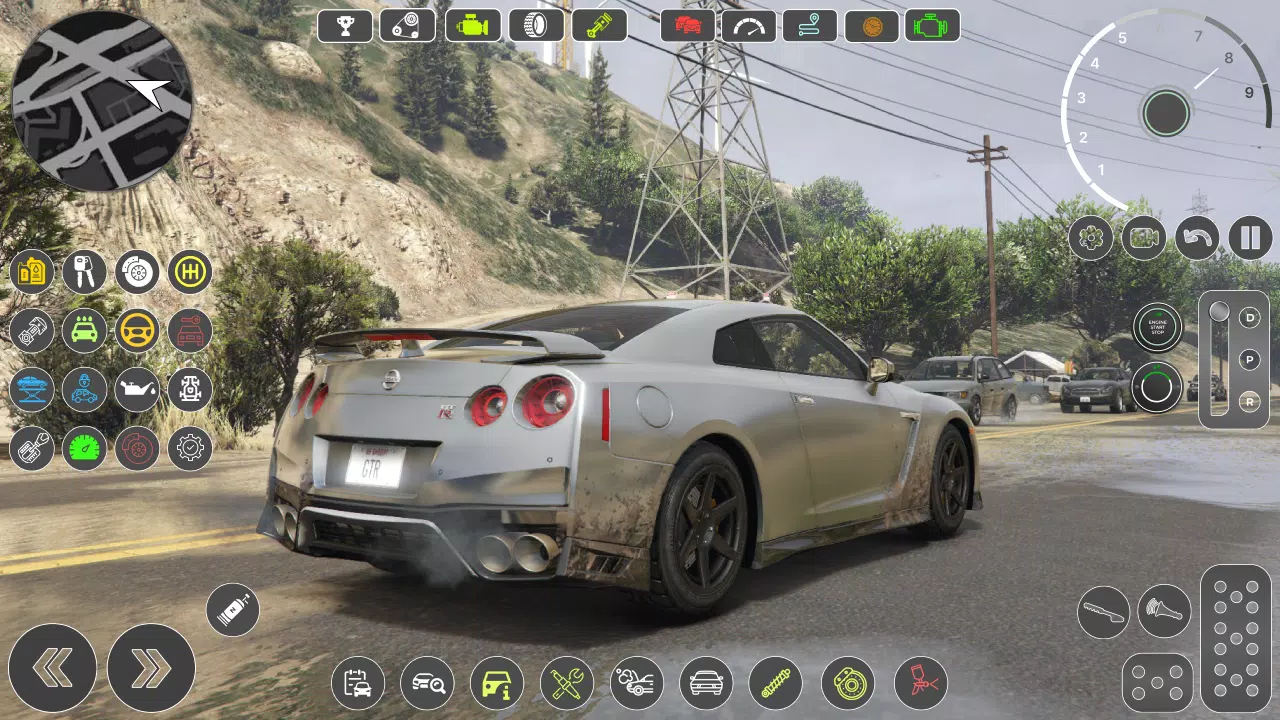Click the car keys icon in left panel
1280x720 pixels.
pyautogui.click(x=84, y=271)
